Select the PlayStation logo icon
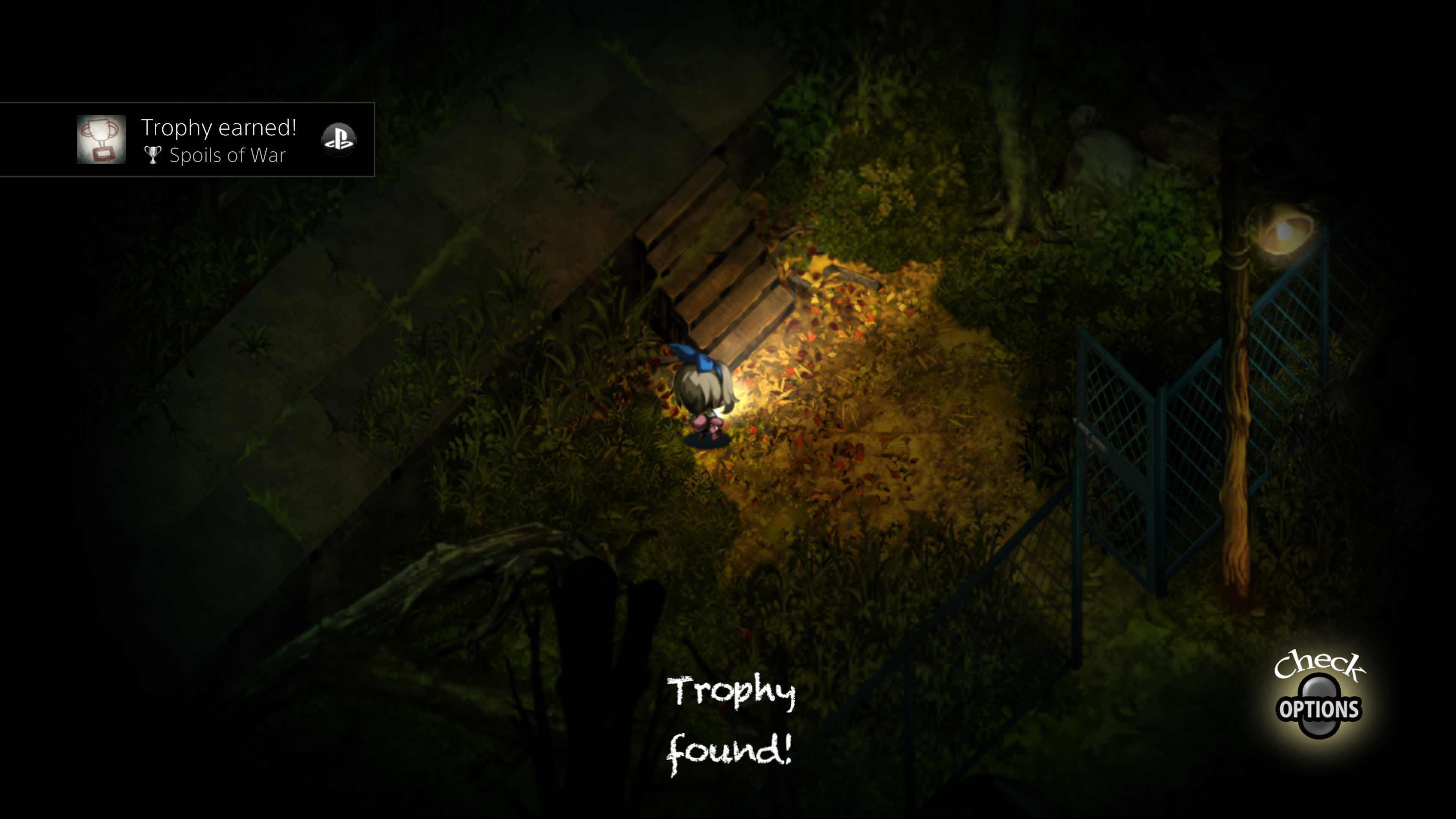 [x=339, y=139]
